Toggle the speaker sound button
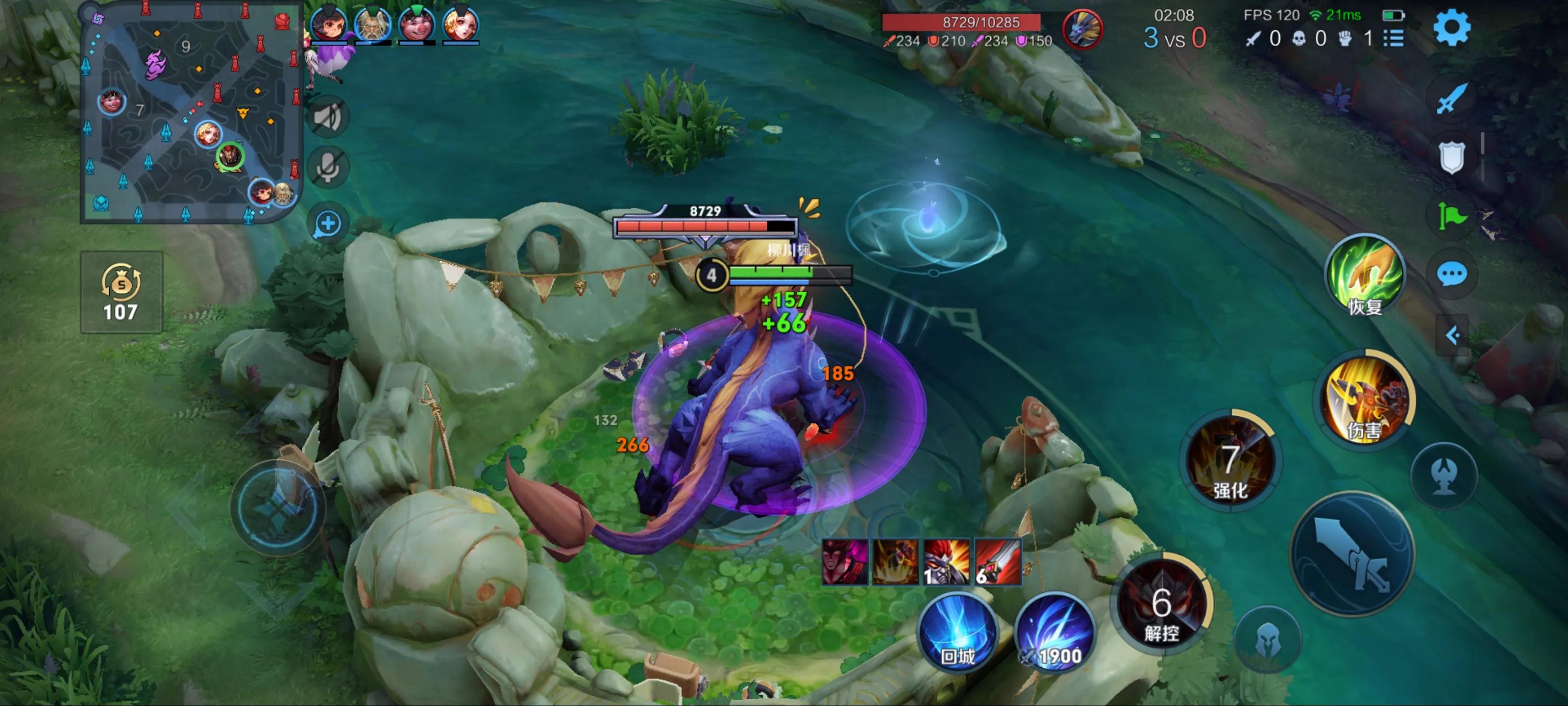This screenshot has height=706, width=1568. pos(328,117)
